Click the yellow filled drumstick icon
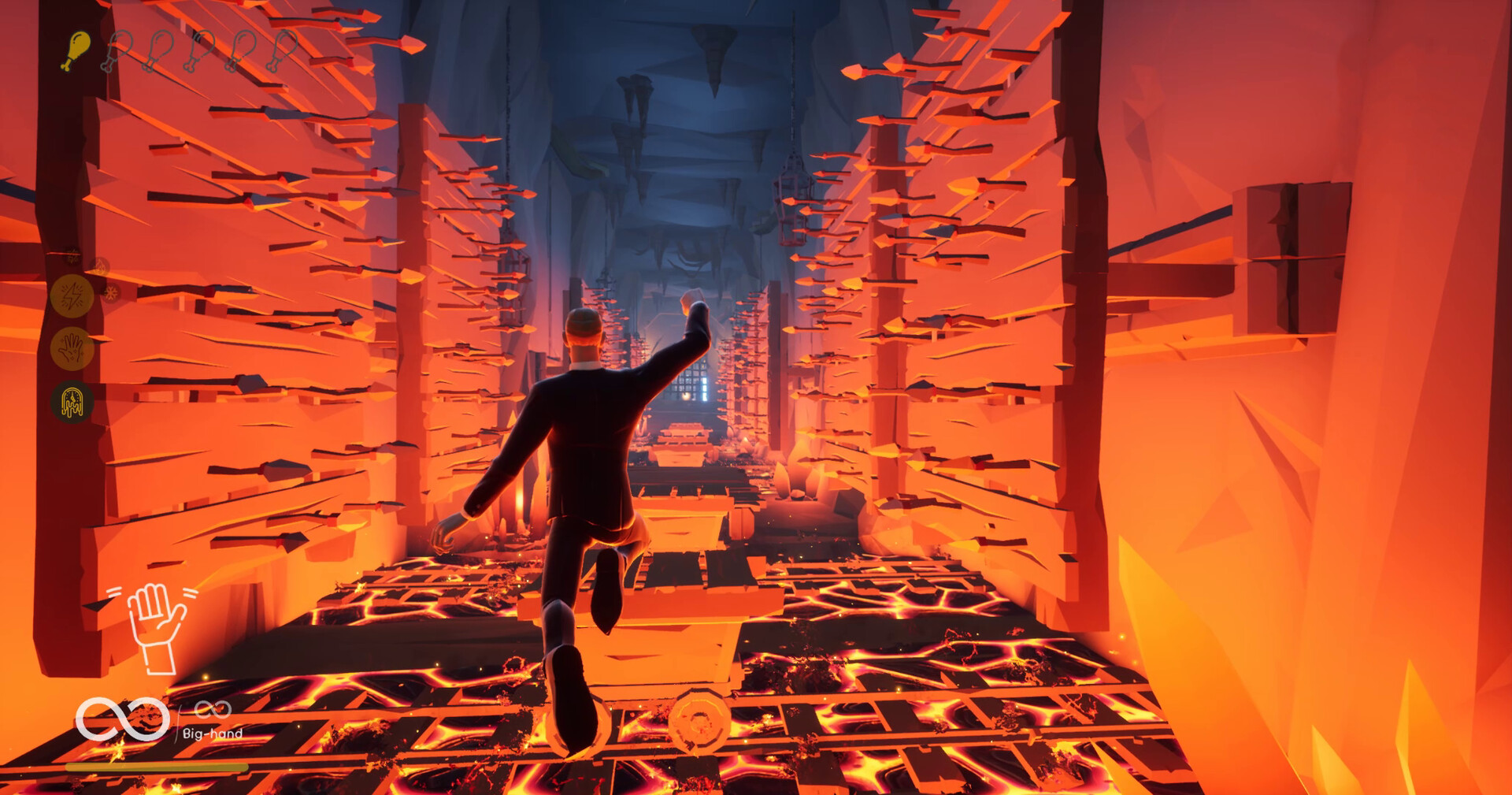Screen dimensions: 1512x795 pyautogui.click(x=76, y=49)
